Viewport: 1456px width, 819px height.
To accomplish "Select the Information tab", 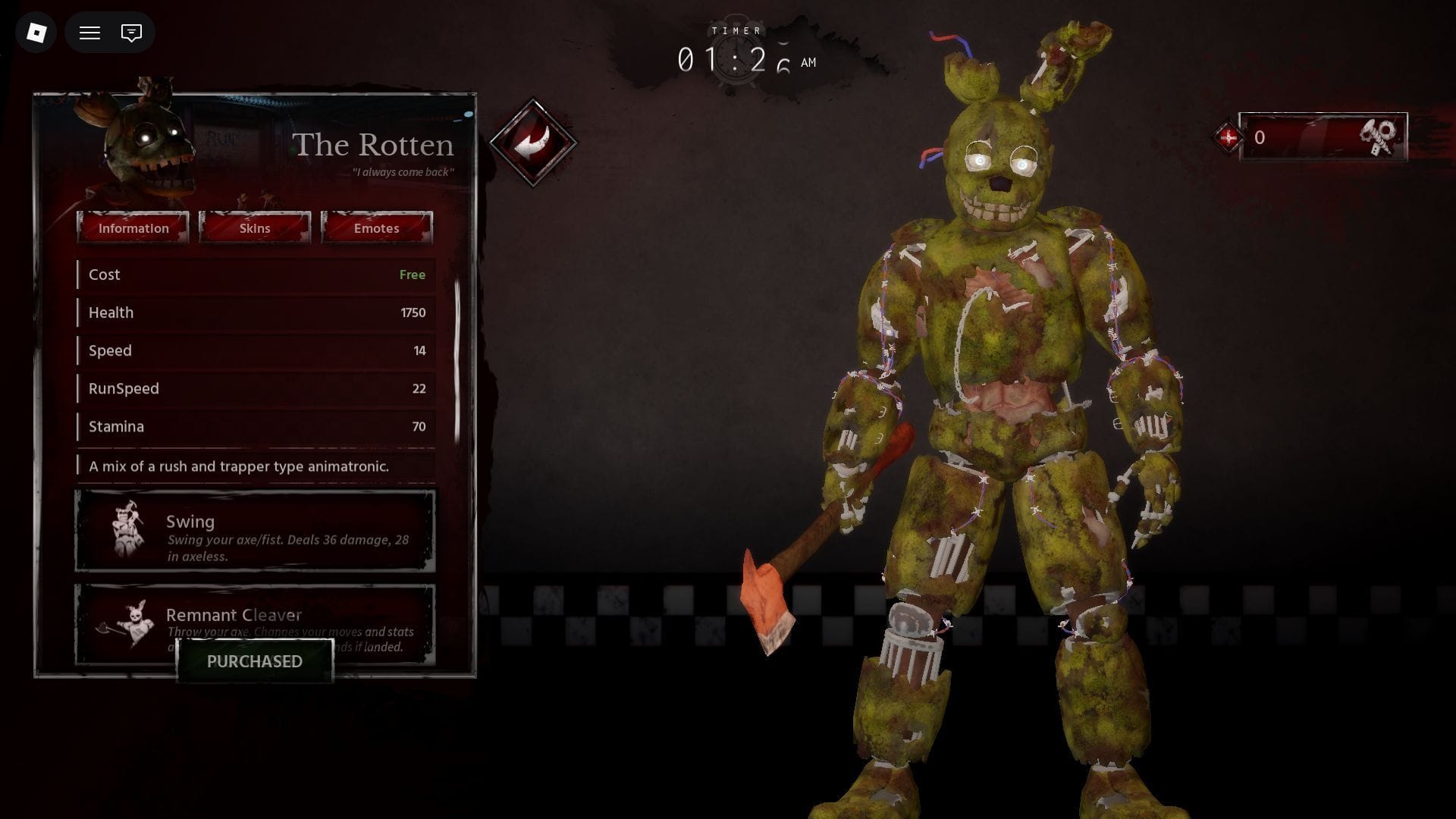I will click(133, 227).
